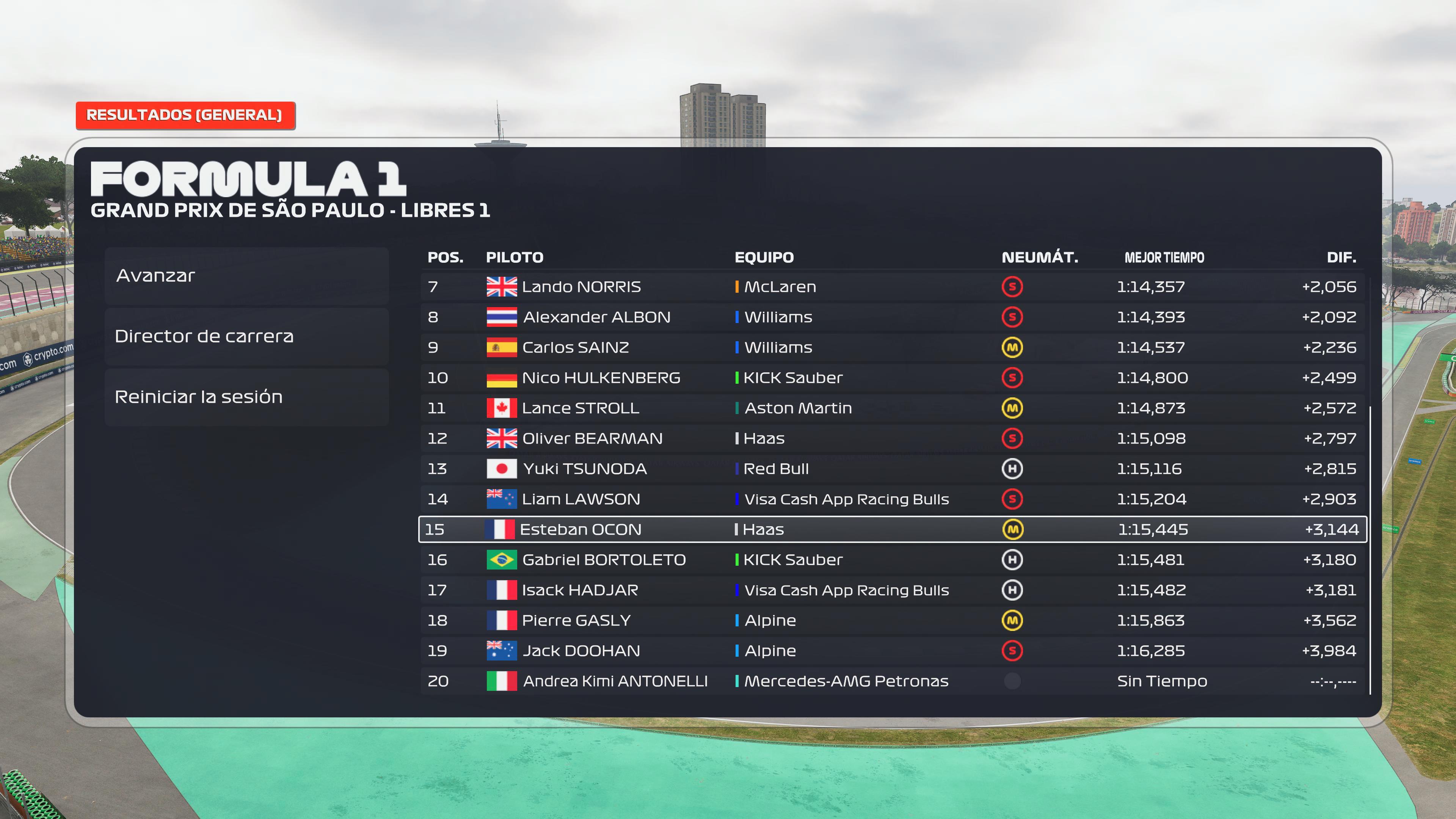Choose Liam Lawson's row
Viewport: 1456px width, 819px height.
pyautogui.click(x=892, y=499)
